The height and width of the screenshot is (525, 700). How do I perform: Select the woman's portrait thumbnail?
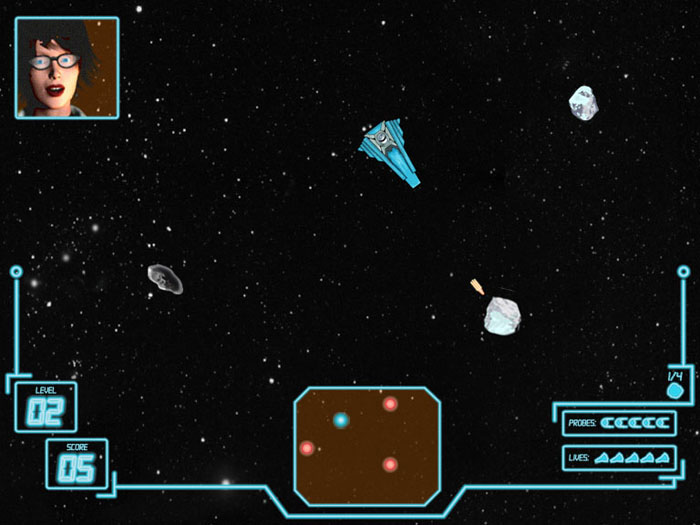67,67
